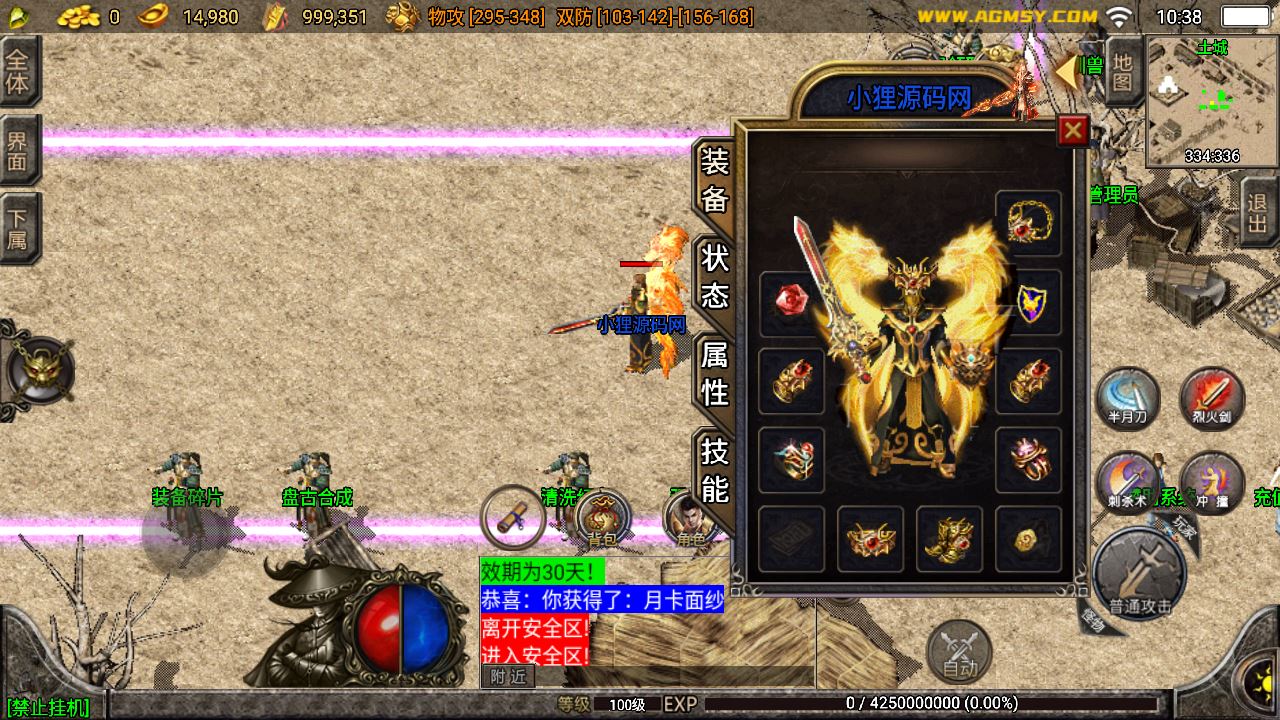Toggle the 自动 auto-combat button
Image resolution: width=1280 pixels, height=720 pixels.
(x=959, y=651)
